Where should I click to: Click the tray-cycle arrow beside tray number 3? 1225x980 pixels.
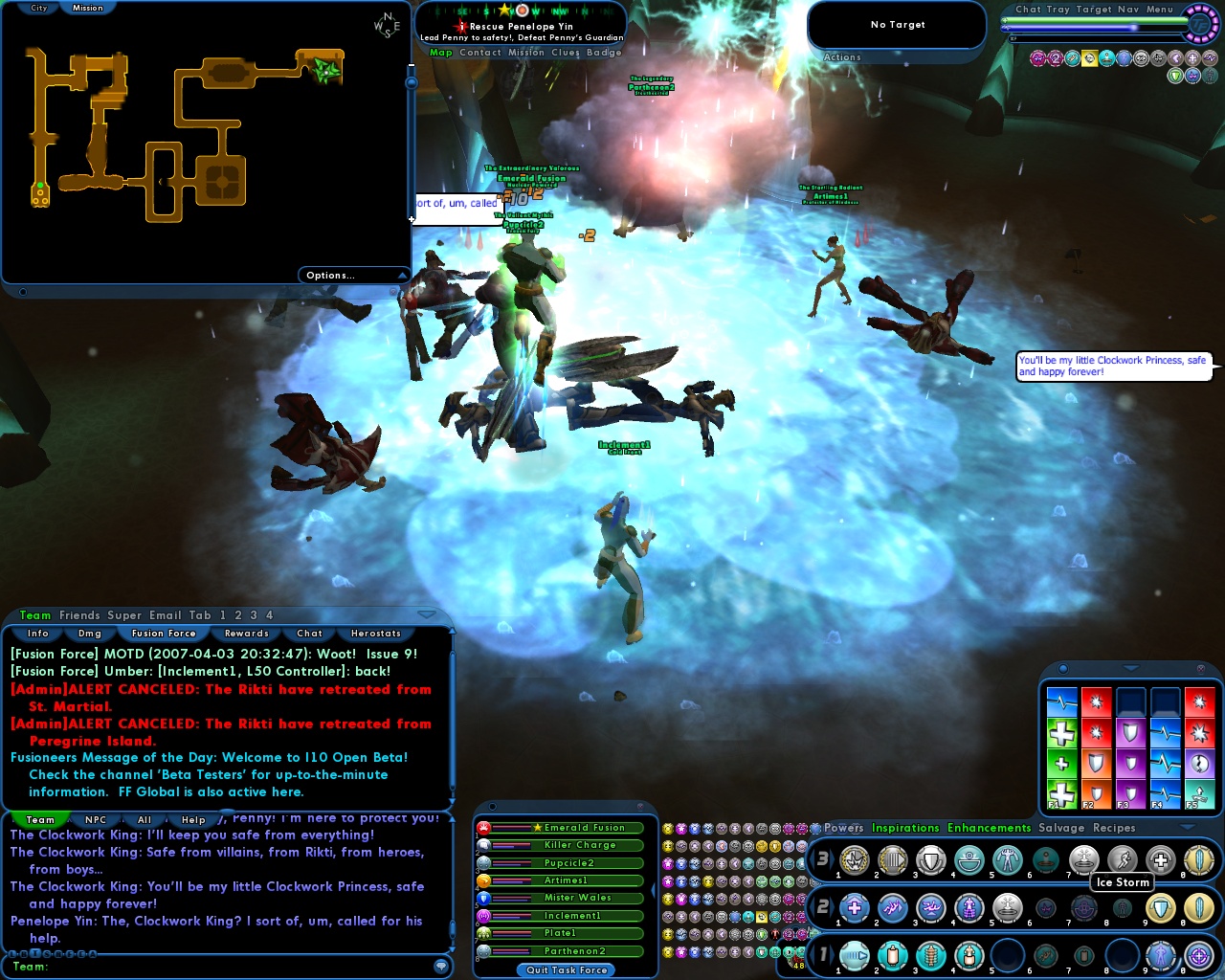(833, 857)
